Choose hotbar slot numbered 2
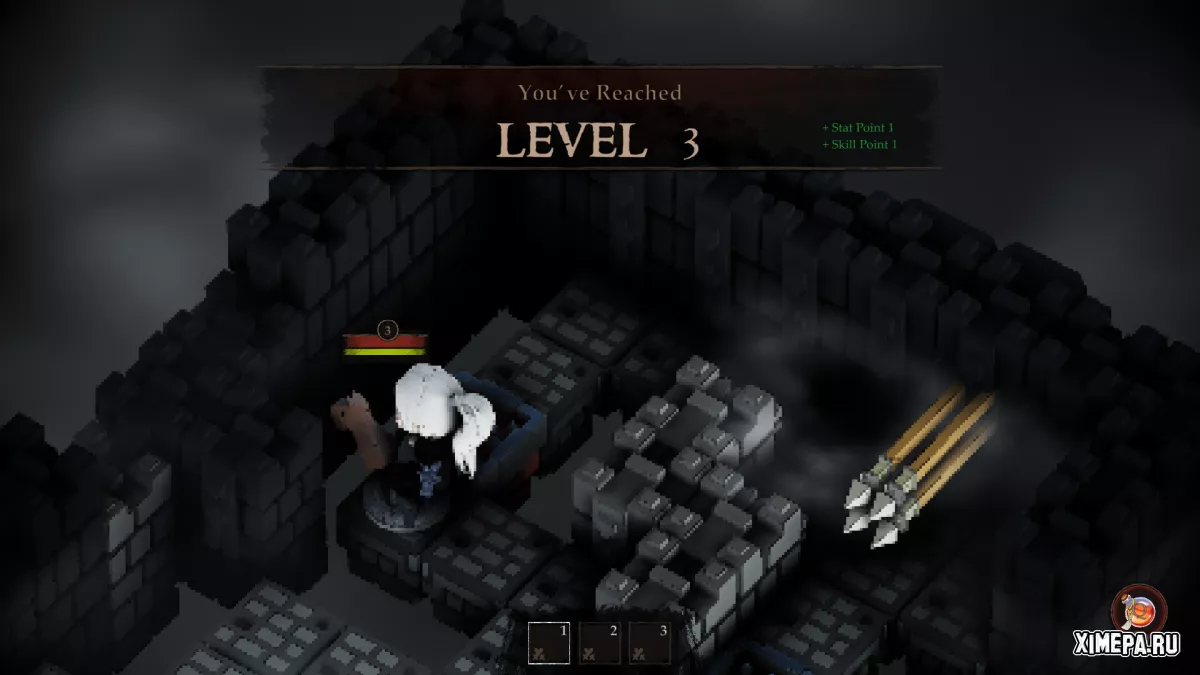The image size is (1200, 675). click(600, 643)
